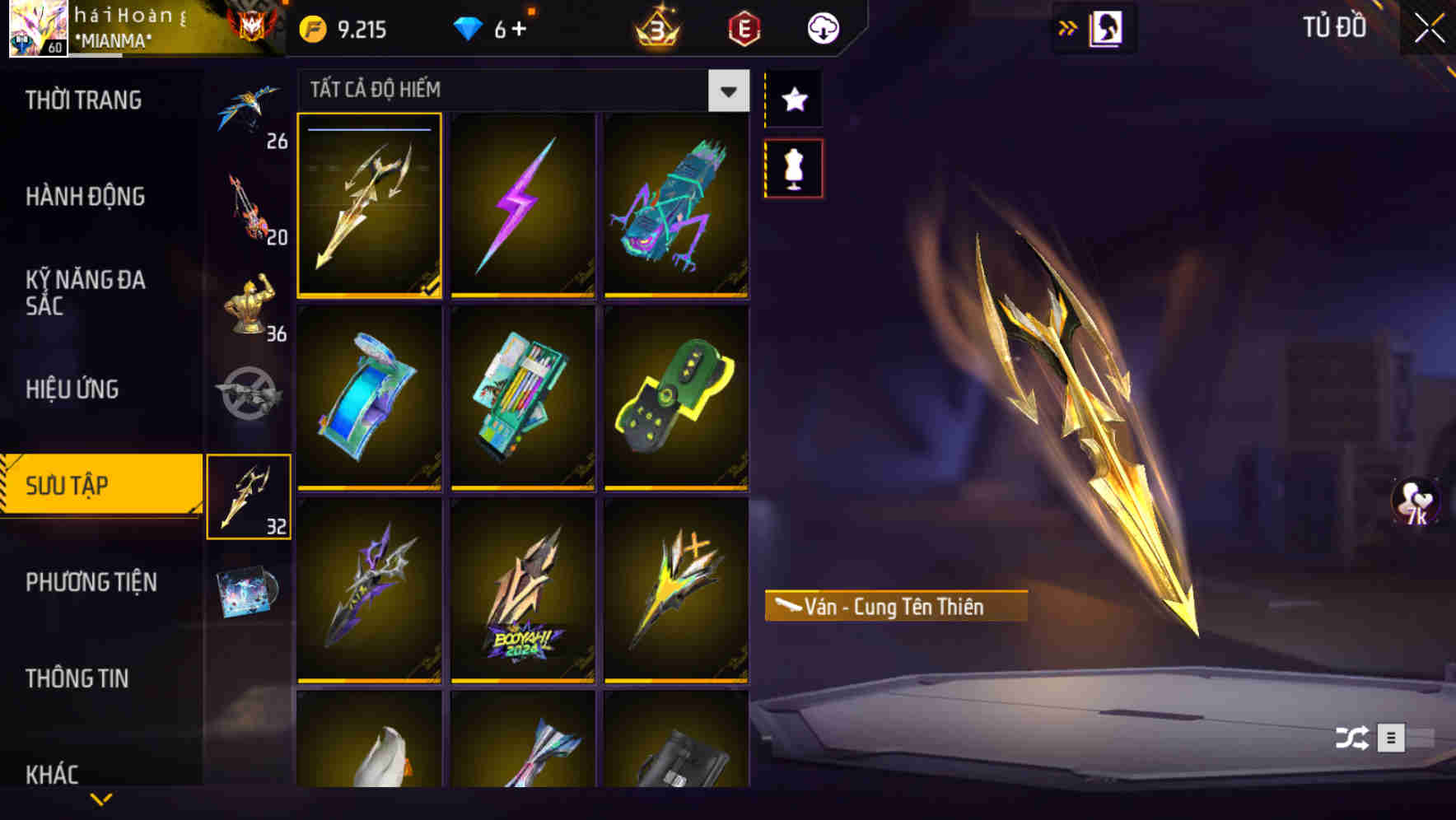This screenshot has height=820, width=1456.
Task: Toggle the favorite star filter
Action: pyautogui.click(x=793, y=100)
